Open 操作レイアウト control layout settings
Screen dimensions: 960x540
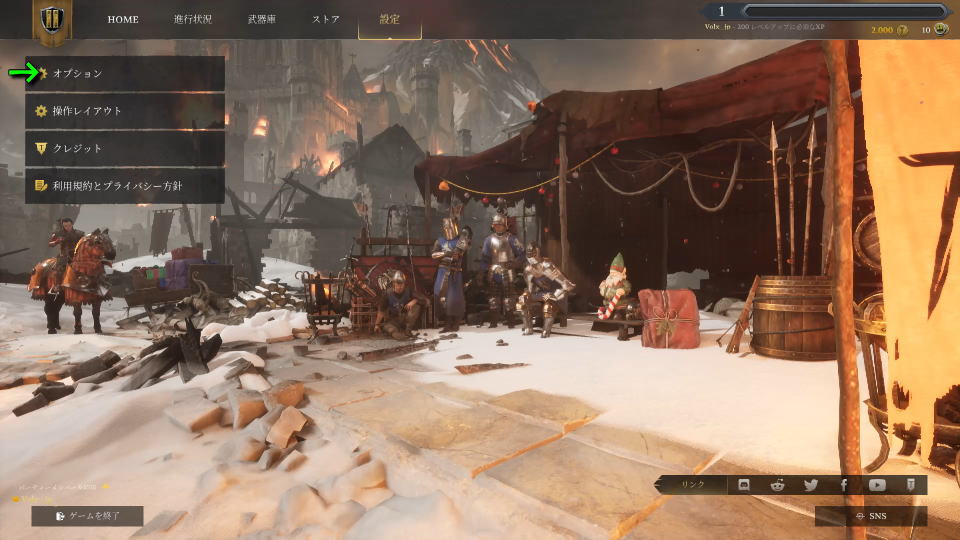point(125,111)
